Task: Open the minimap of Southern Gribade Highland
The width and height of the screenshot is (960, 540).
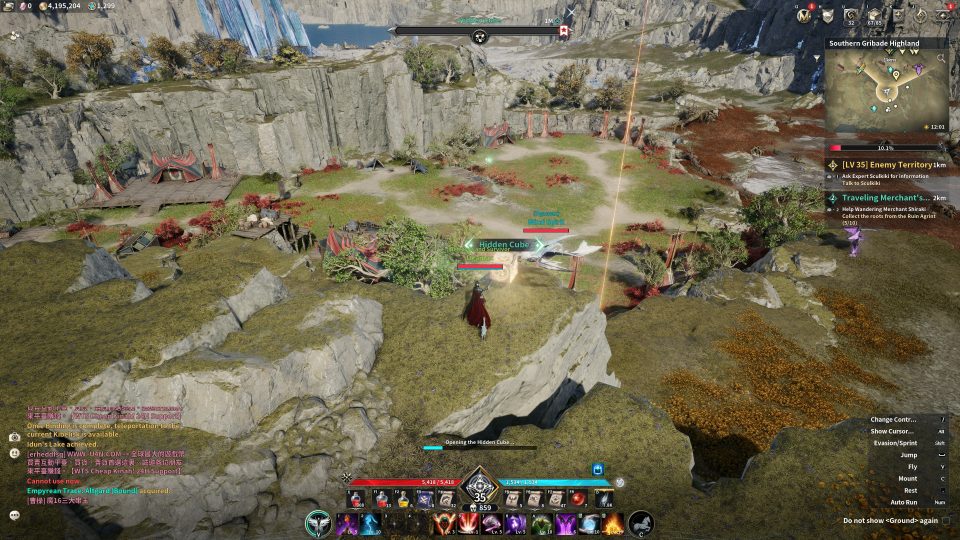Action: [x=887, y=89]
